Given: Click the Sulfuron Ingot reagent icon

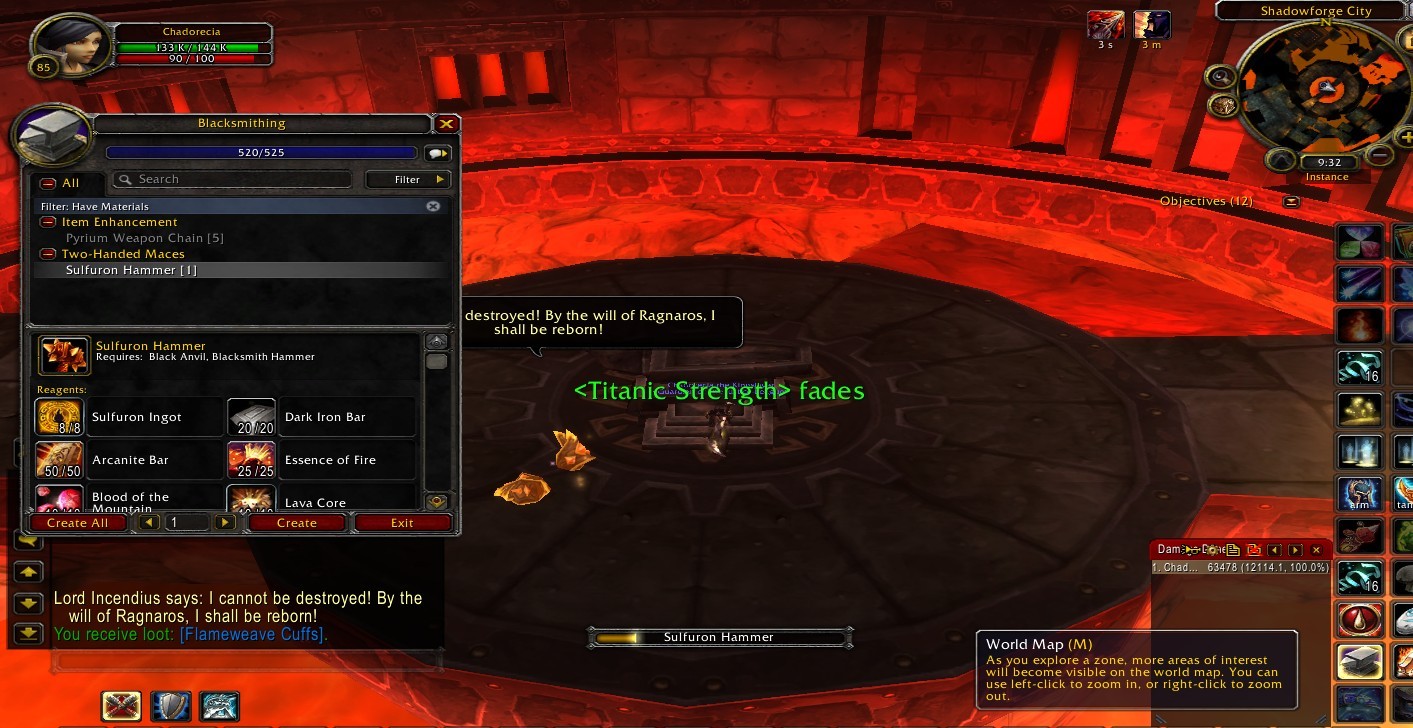Looking at the screenshot, I should (59, 417).
